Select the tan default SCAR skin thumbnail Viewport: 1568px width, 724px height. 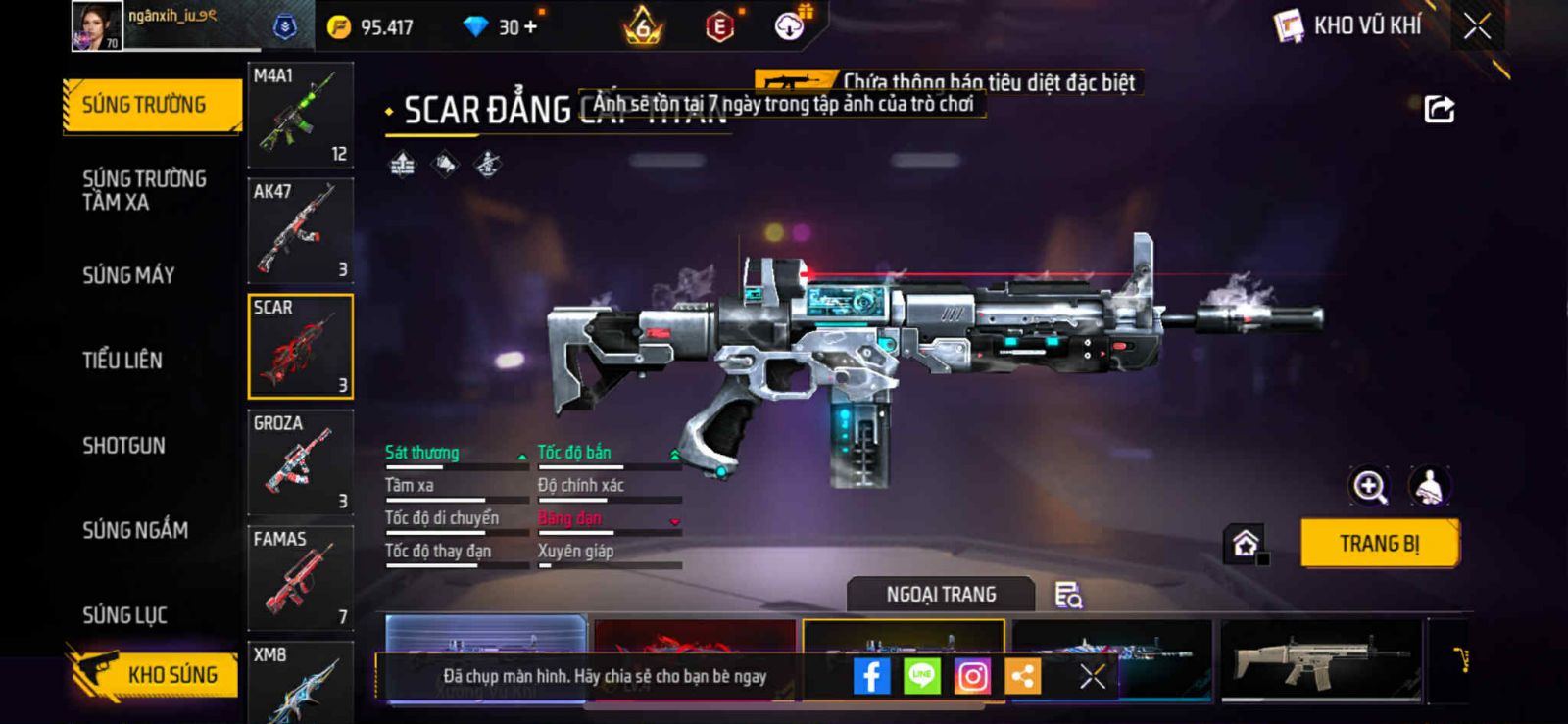[x=1320, y=659]
